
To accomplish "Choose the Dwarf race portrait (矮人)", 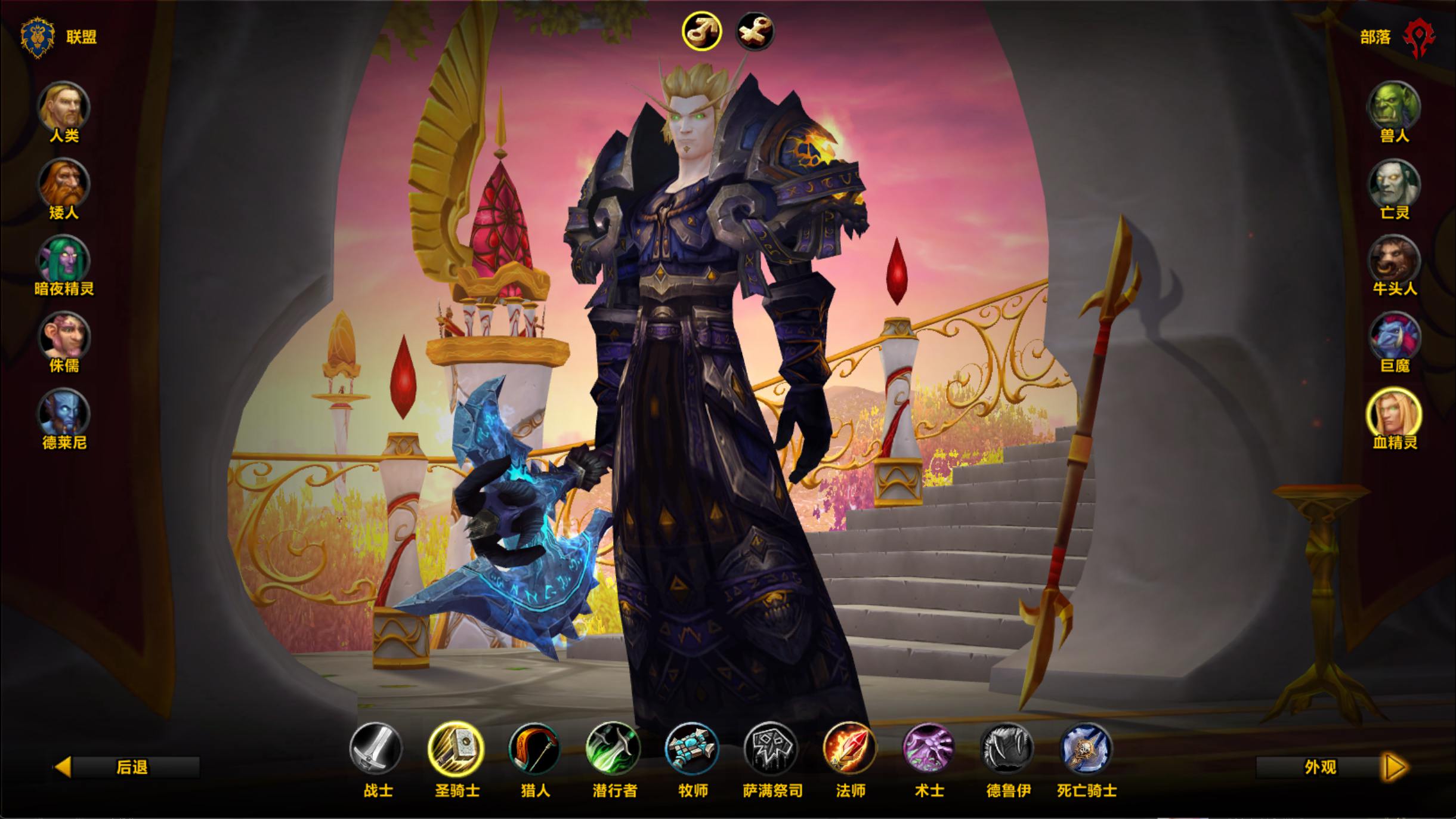I will click(64, 184).
